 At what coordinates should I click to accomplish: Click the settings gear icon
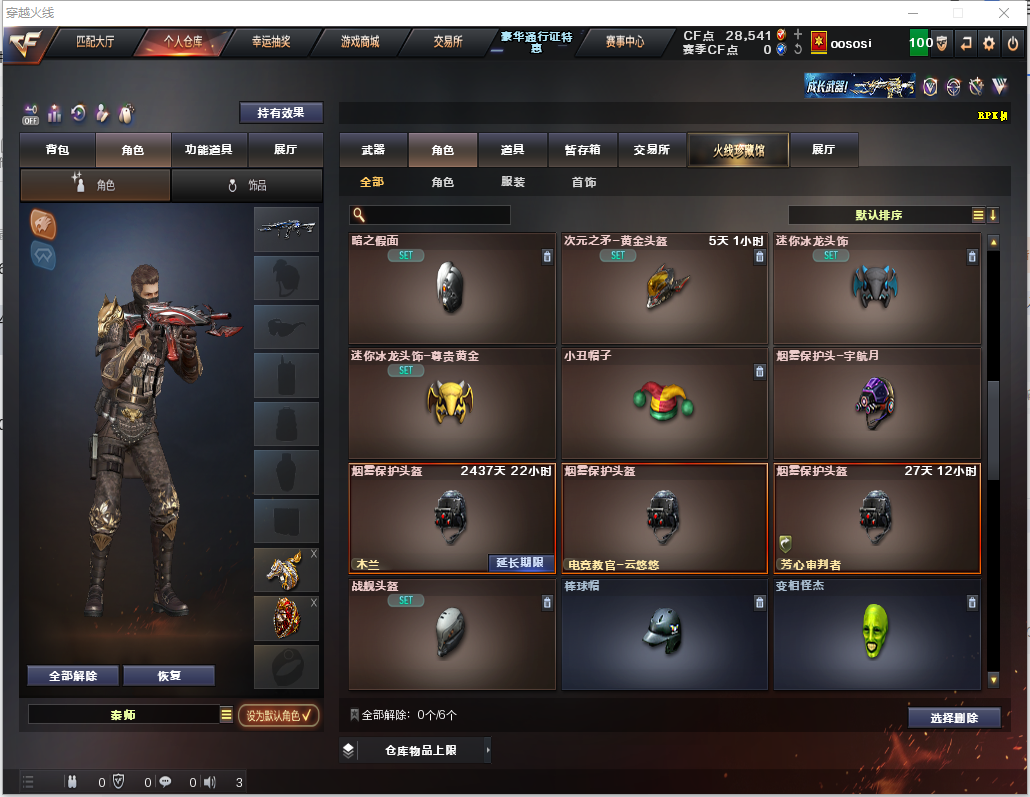989,43
